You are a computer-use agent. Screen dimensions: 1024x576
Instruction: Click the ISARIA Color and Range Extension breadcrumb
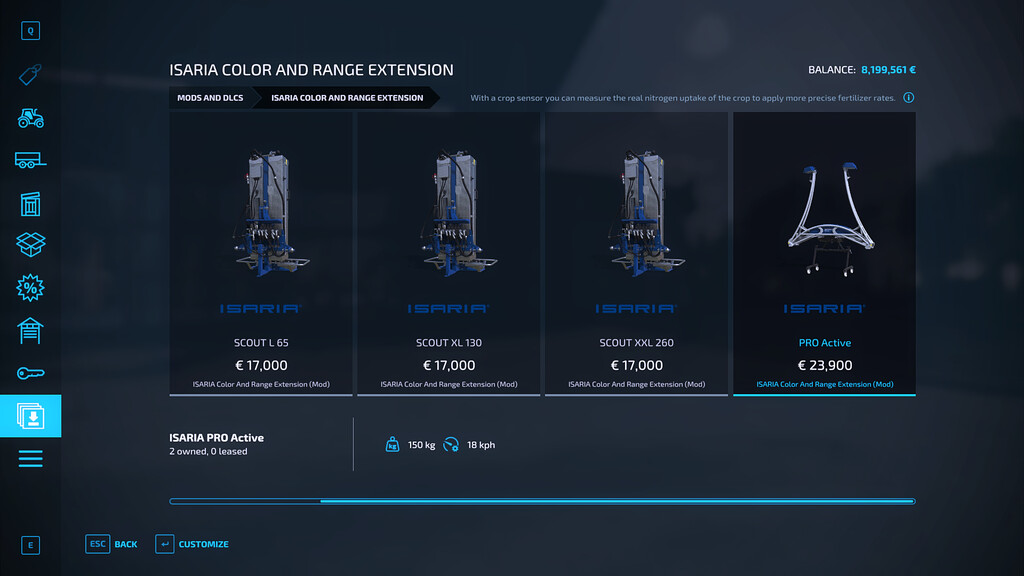coord(346,98)
